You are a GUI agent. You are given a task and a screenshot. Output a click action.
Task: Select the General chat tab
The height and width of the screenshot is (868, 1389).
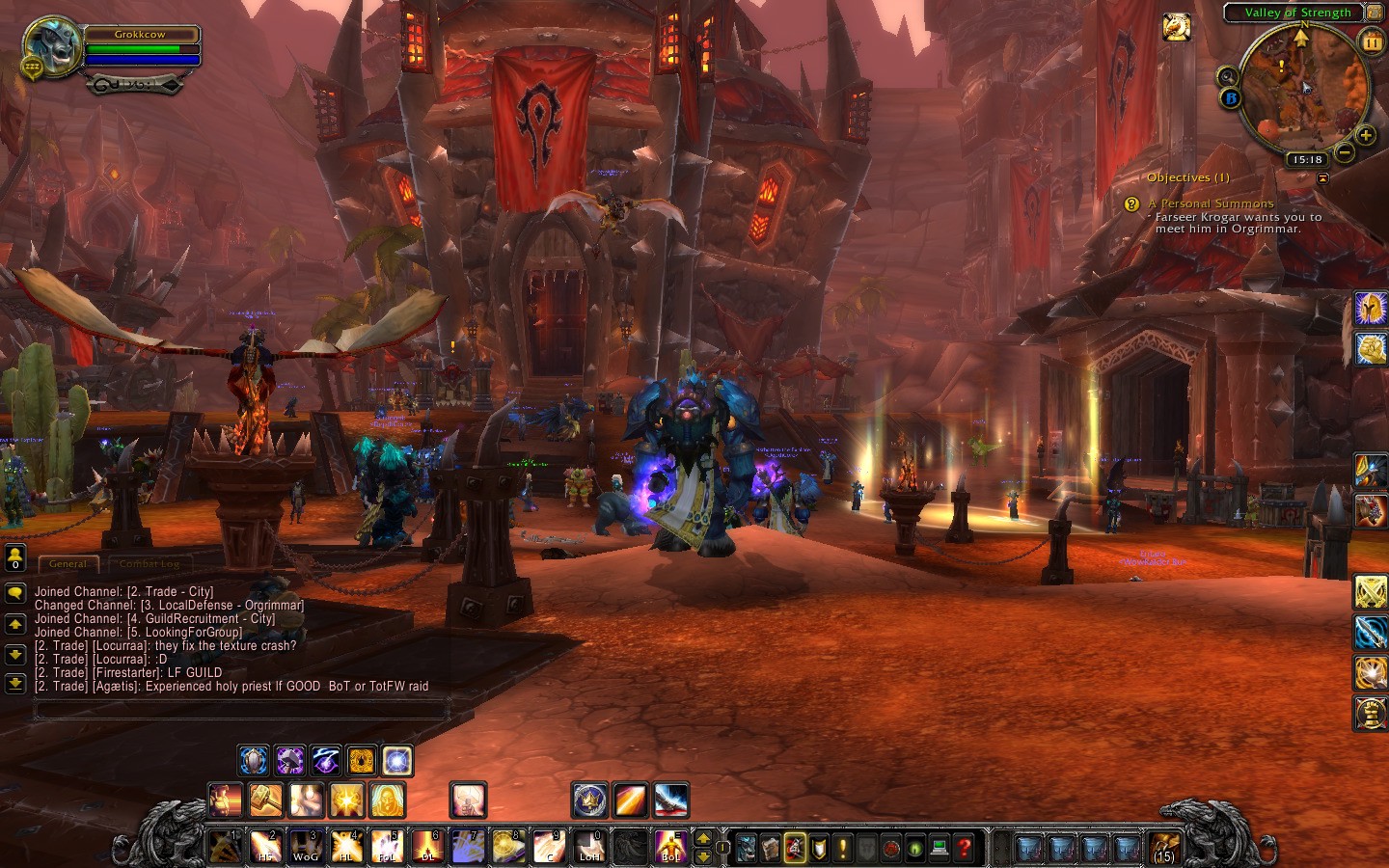pos(68,564)
